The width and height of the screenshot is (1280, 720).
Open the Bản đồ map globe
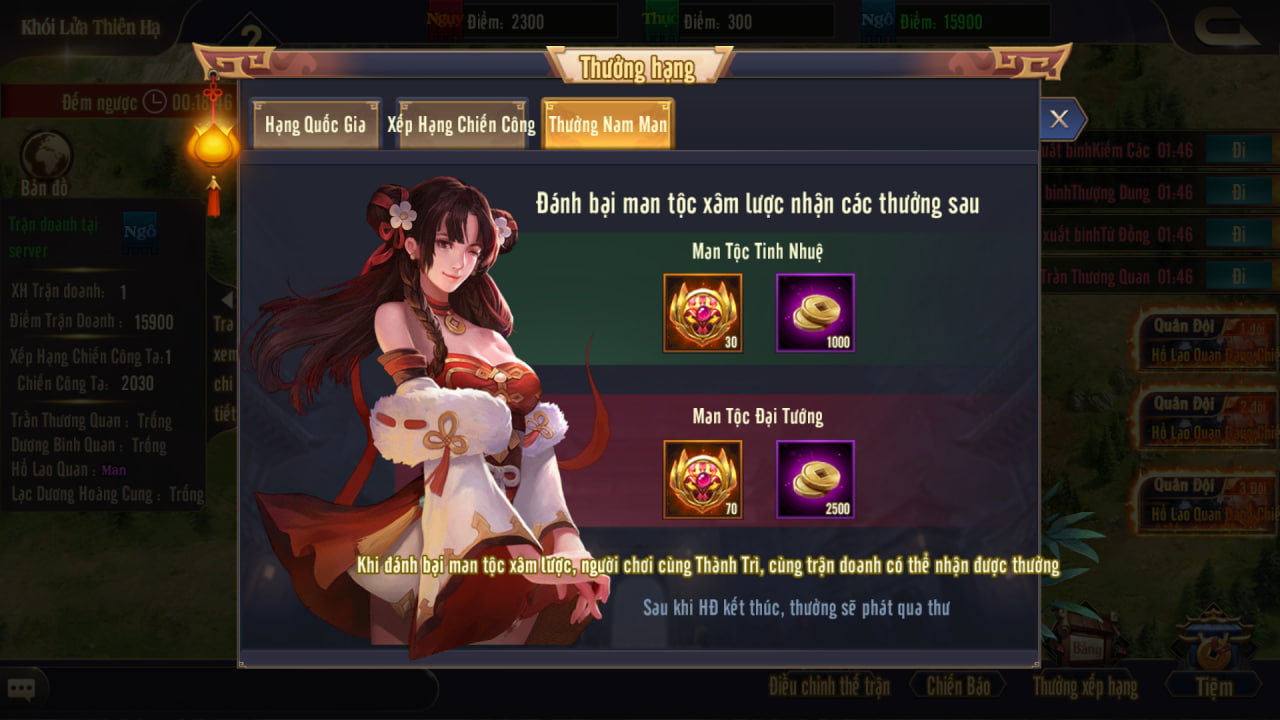pos(46,157)
